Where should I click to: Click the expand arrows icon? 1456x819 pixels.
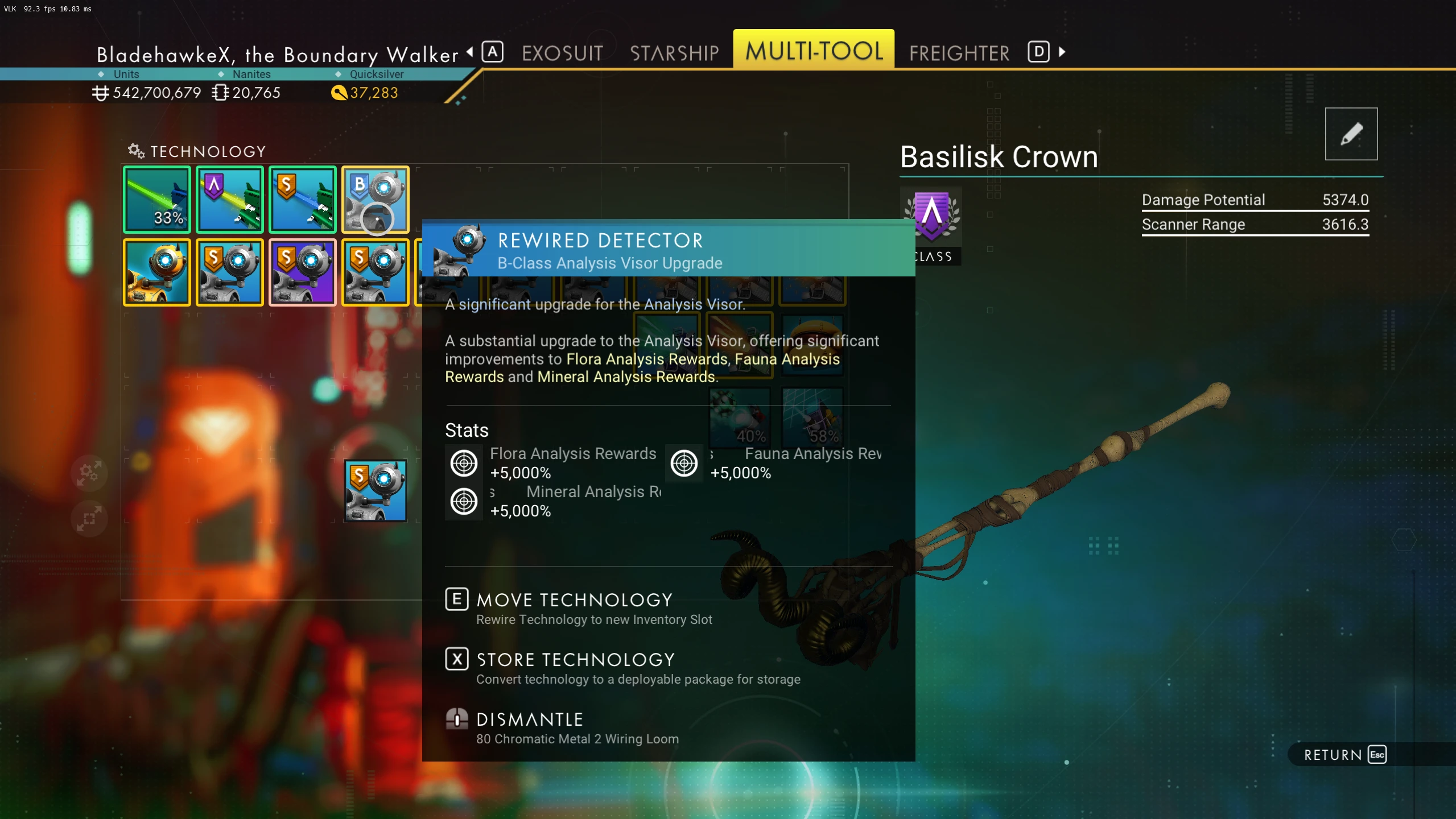point(90,519)
